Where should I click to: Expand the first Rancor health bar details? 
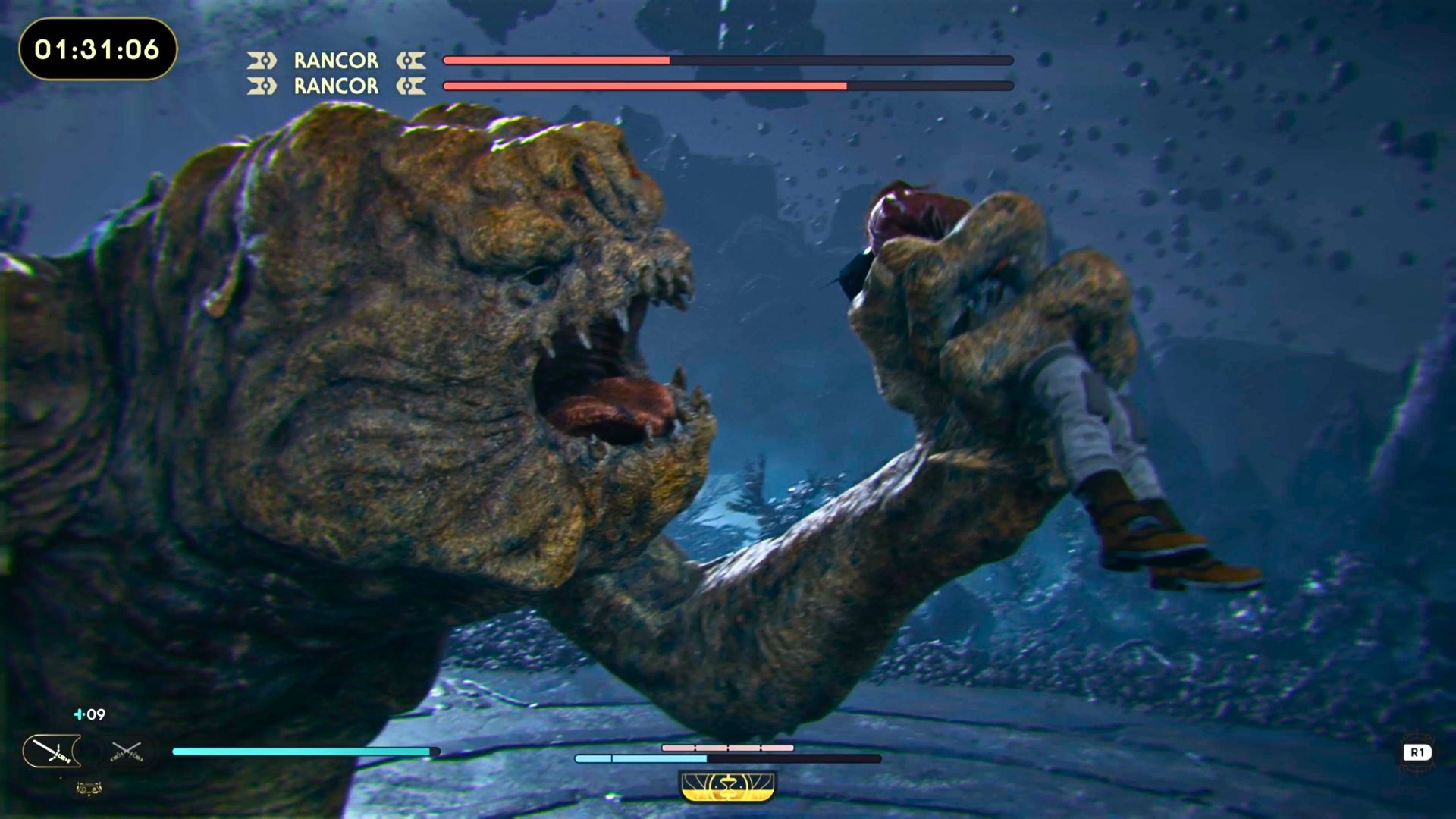(726, 60)
